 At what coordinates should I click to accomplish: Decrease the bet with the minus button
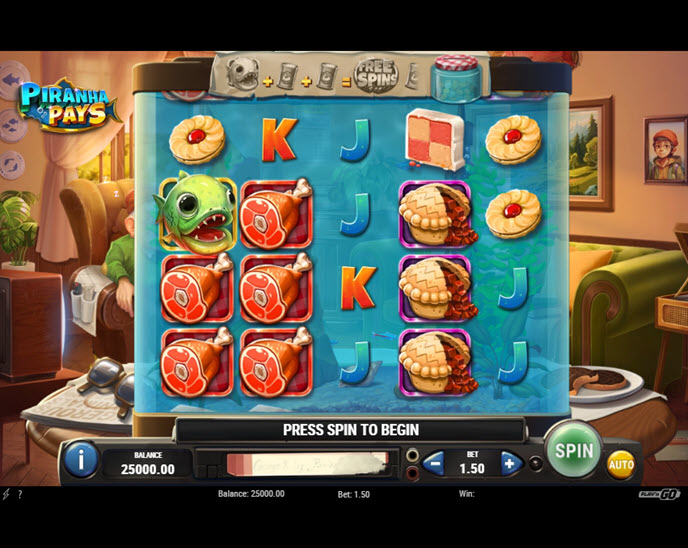(434, 463)
